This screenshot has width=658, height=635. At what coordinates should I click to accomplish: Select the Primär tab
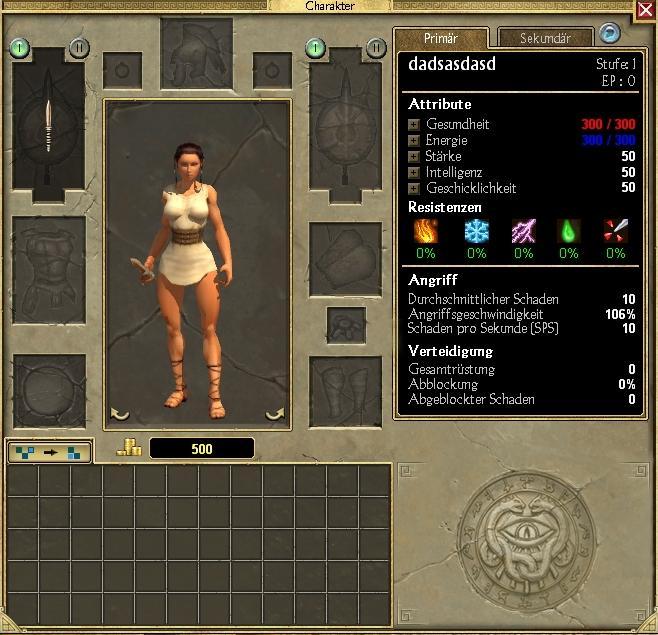[441, 38]
